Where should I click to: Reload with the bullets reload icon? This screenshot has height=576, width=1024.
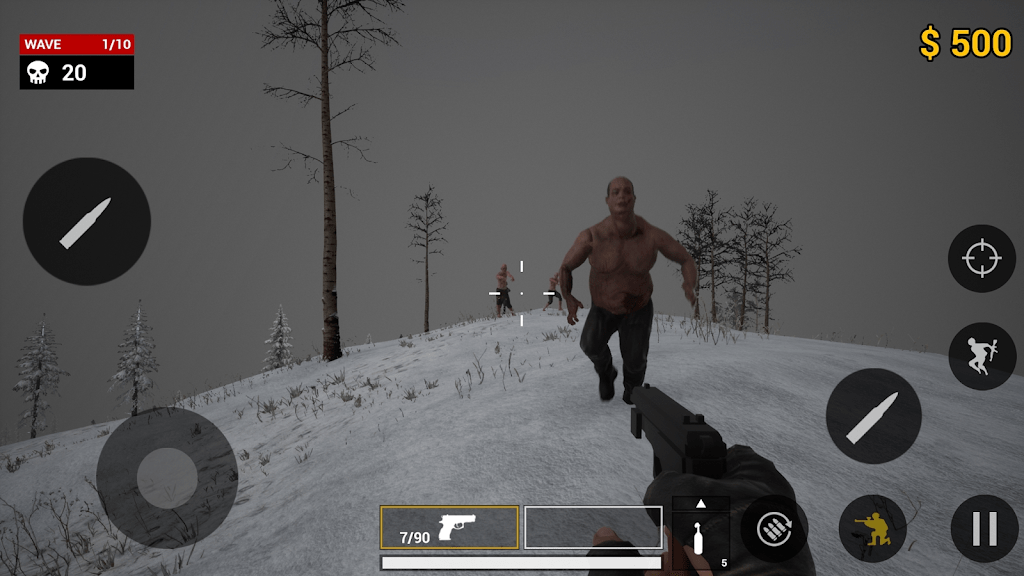(774, 528)
